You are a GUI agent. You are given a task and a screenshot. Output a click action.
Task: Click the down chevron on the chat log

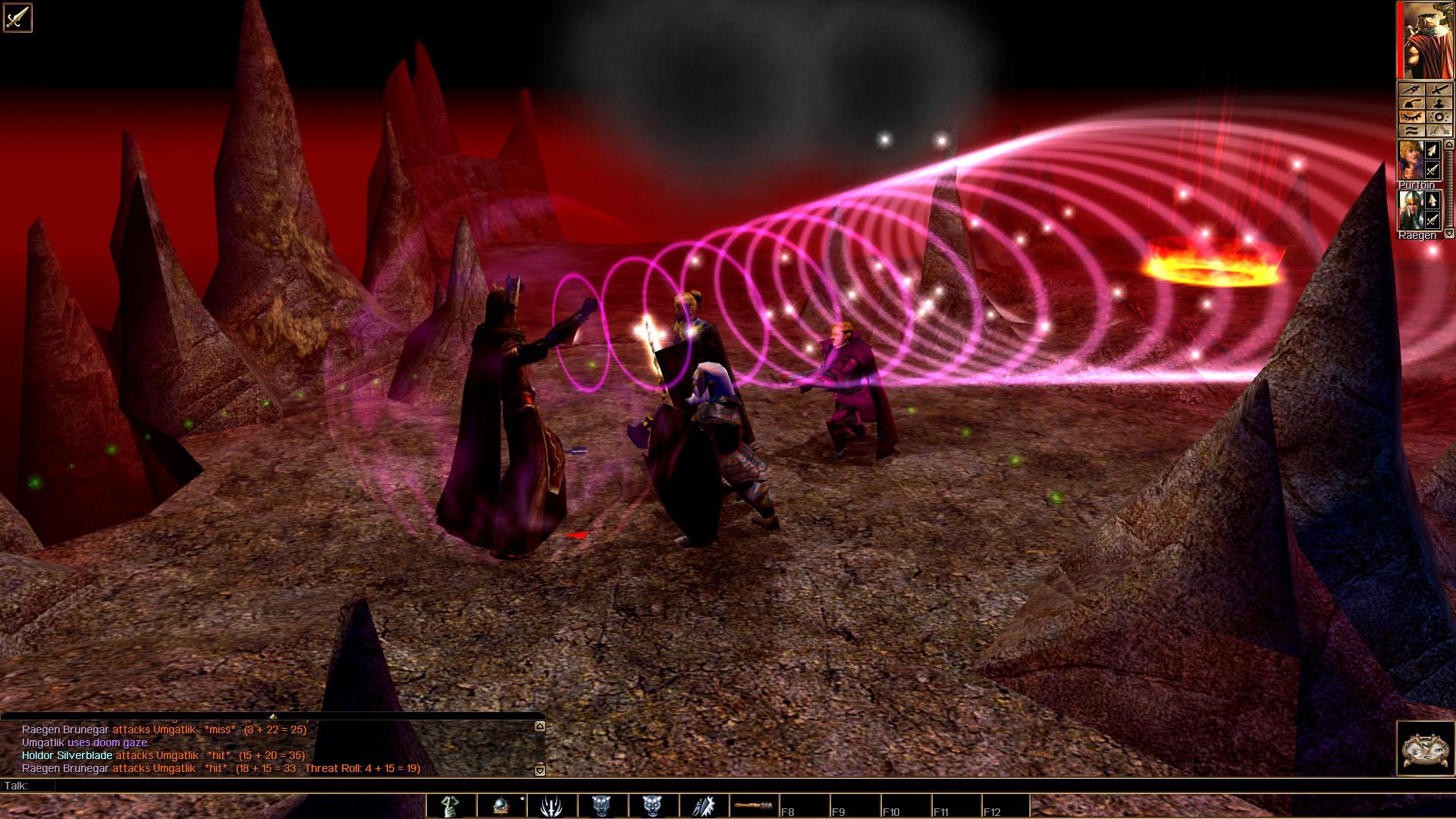coord(538,770)
